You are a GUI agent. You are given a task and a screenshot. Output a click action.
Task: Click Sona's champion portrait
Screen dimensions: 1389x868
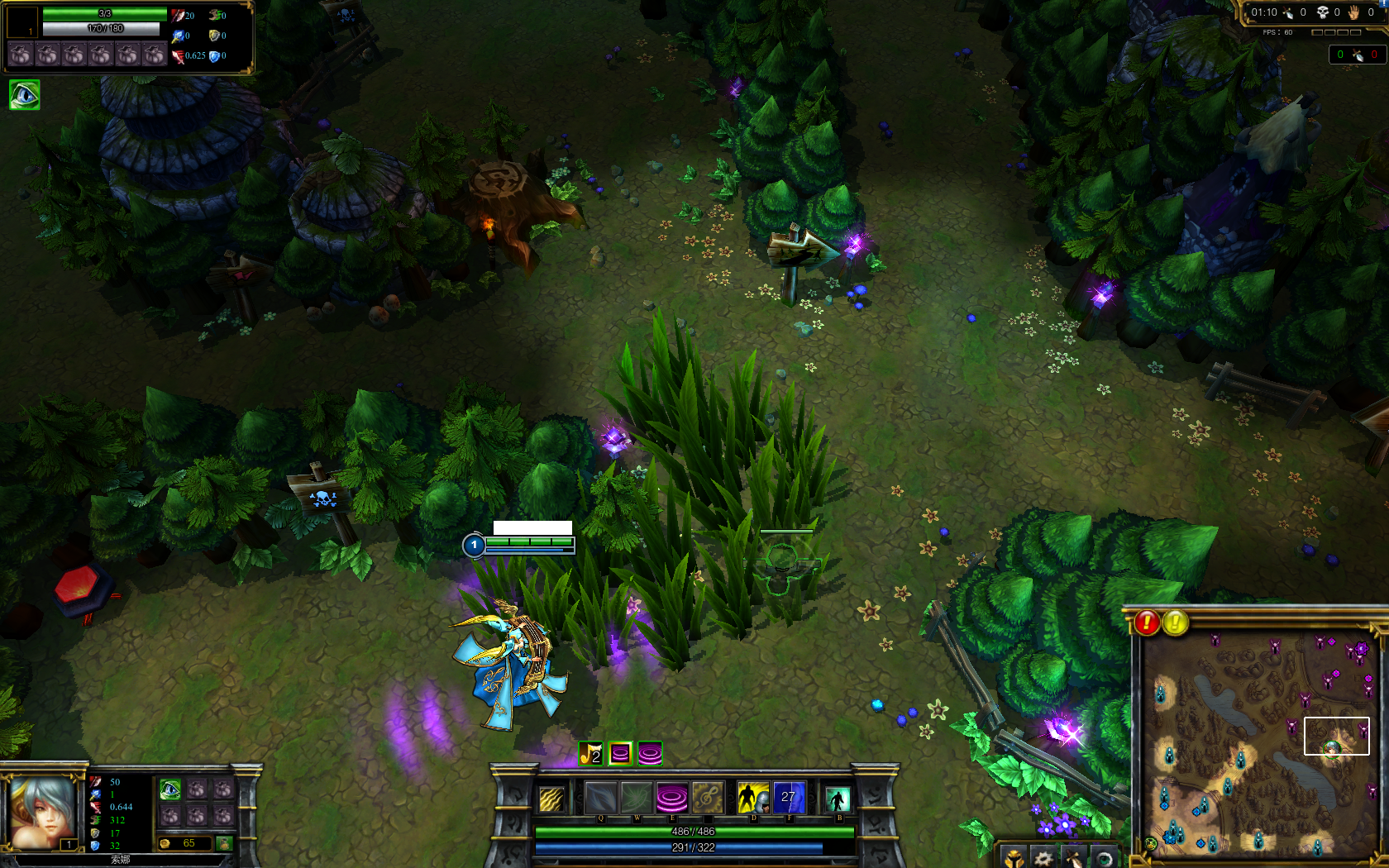(43, 812)
